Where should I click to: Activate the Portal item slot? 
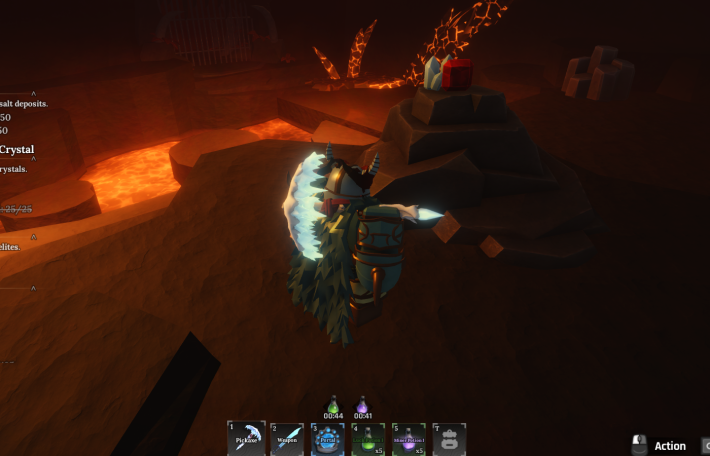tap(328, 439)
